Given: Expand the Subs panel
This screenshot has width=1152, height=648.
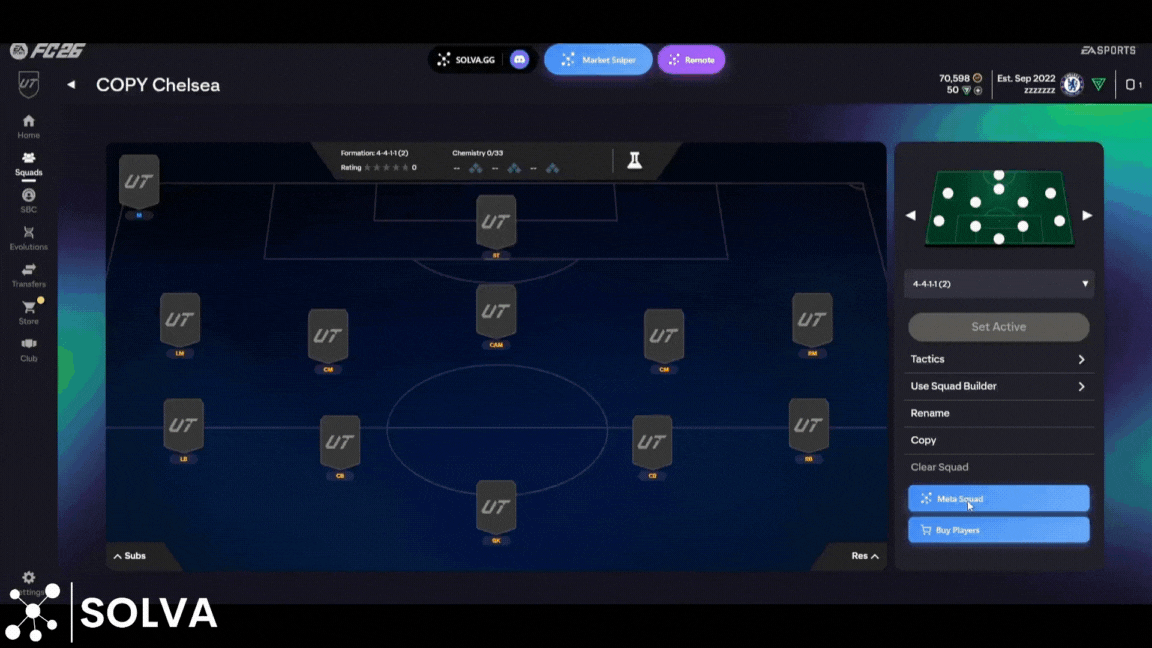Looking at the screenshot, I should (130, 556).
